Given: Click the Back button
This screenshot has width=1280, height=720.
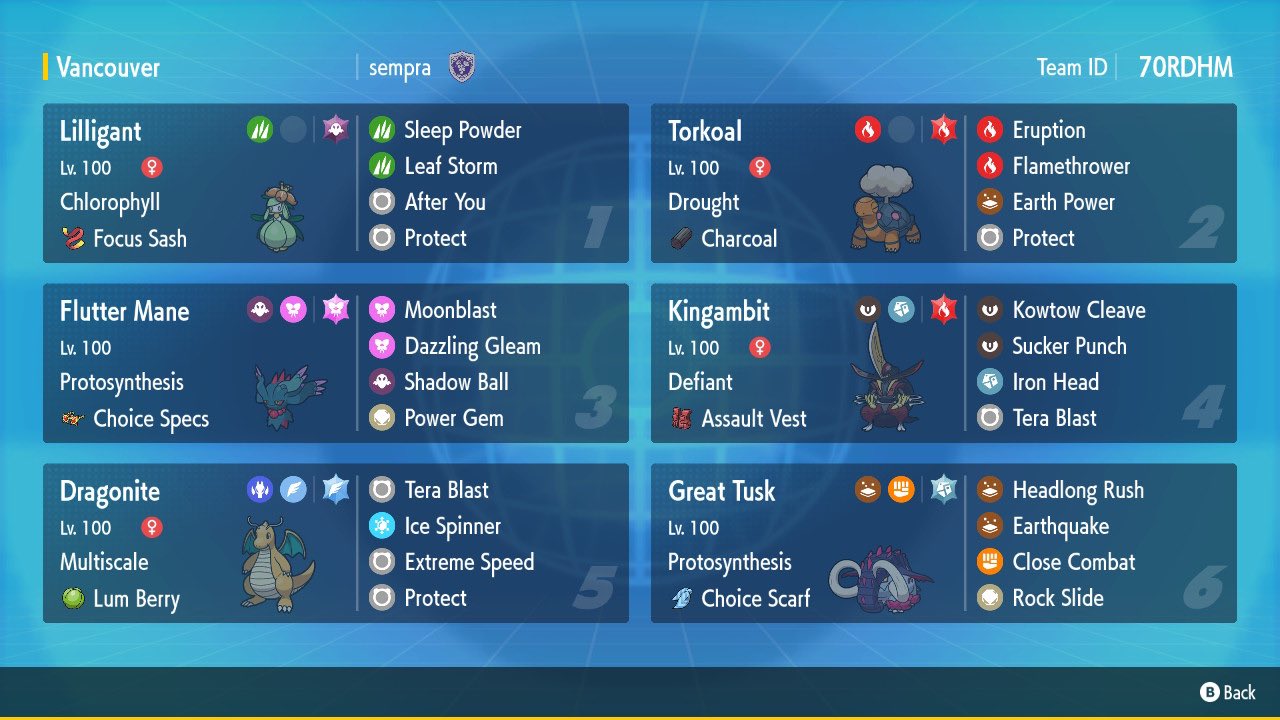Looking at the screenshot, I should point(1229,692).
